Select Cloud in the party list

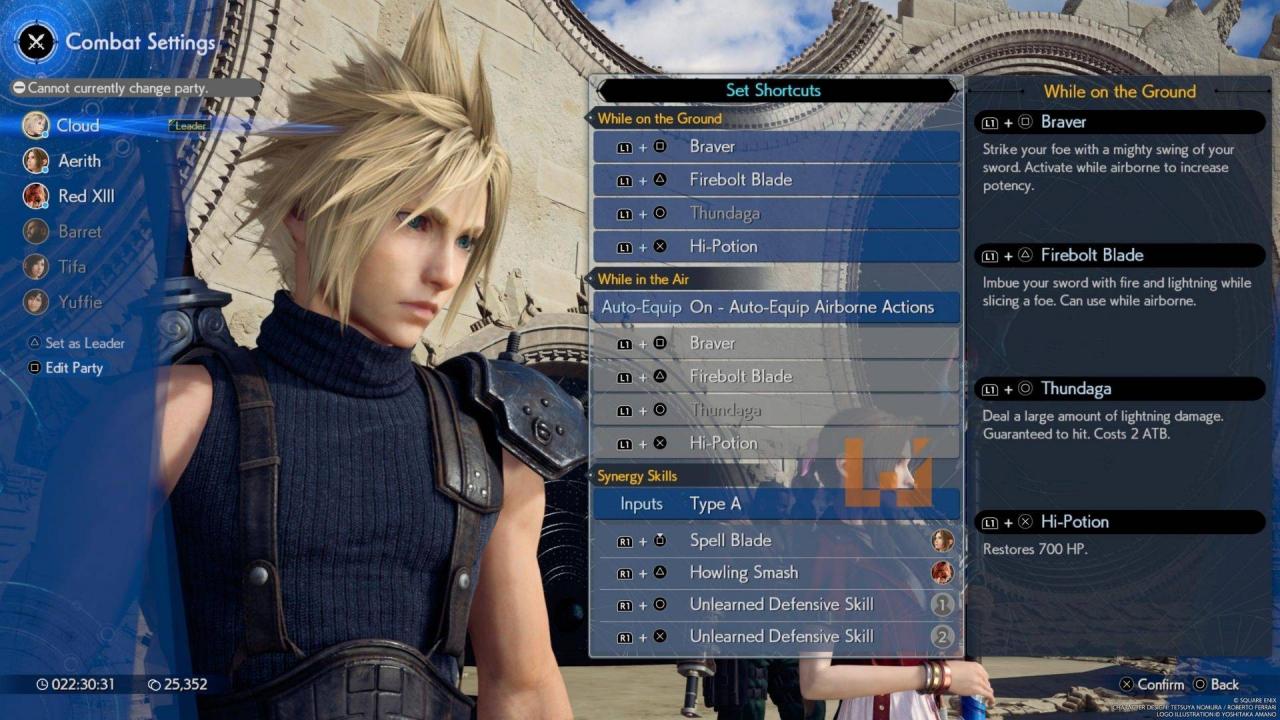click(77, 126)
